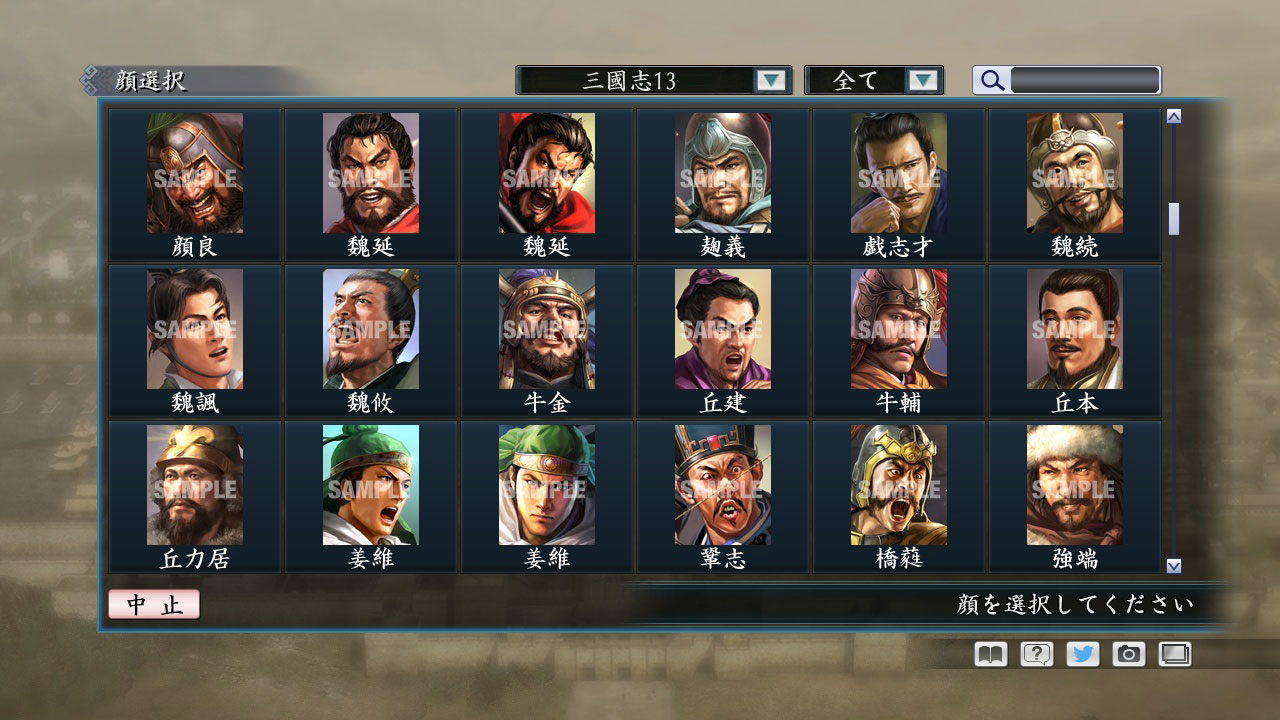Take a screenshot with the camera icon
The width and height of the screenshot is (1280, 720).
[x=1128, y=653]
